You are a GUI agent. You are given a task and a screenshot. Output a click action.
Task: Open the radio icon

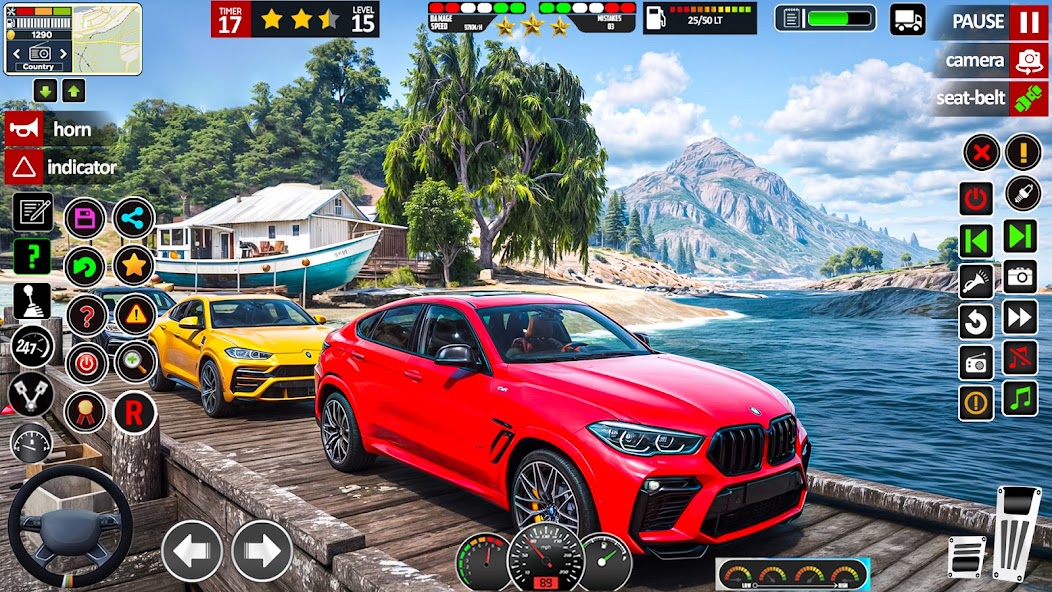[976, 362]
